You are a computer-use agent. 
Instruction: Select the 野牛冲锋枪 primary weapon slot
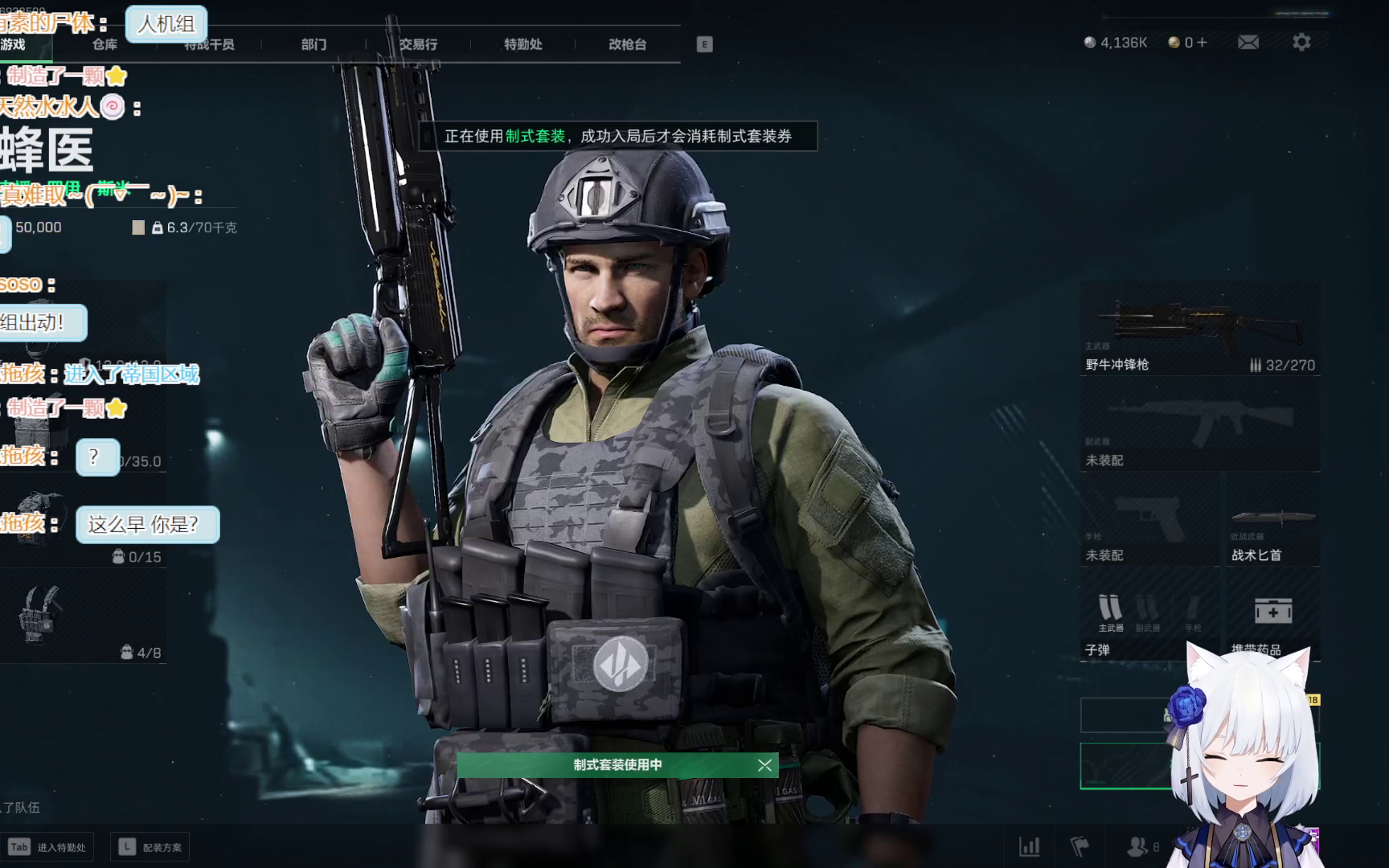click(x=1199, y=330)
